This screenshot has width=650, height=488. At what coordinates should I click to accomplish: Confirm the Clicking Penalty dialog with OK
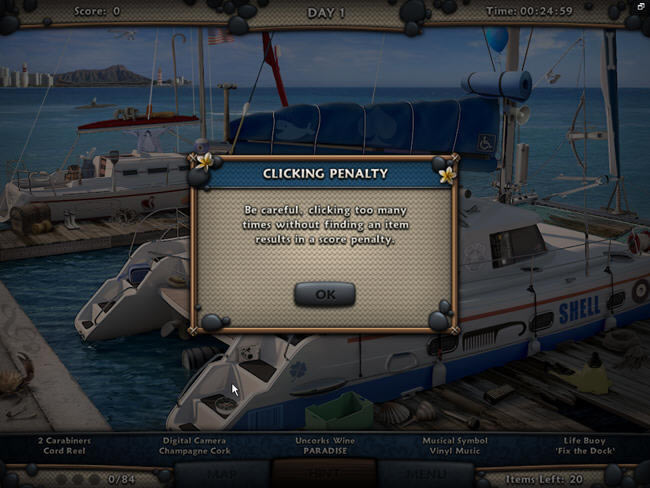coord(324,294)
